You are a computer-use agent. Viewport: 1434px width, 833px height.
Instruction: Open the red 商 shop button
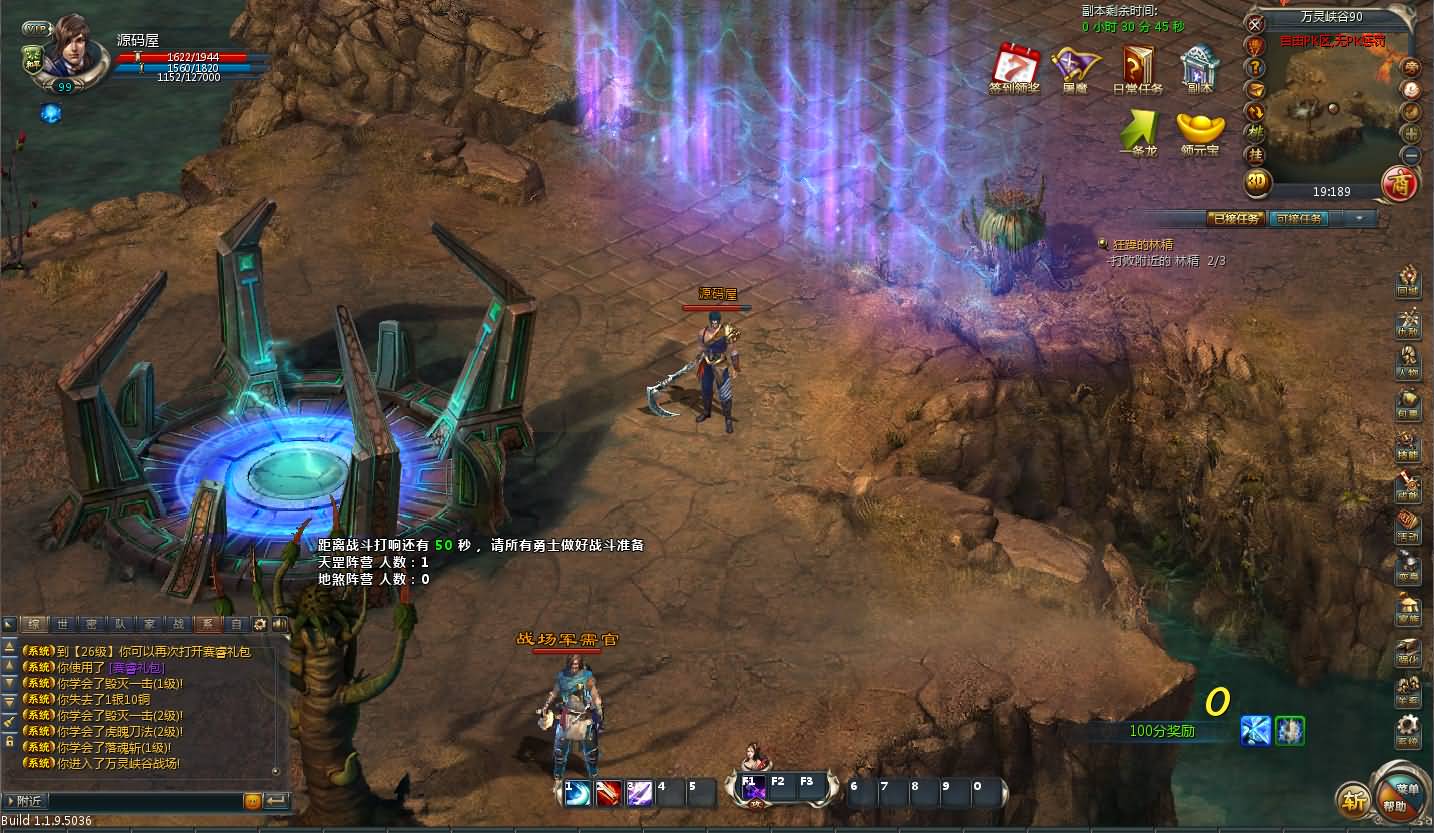coord(1399,183)
